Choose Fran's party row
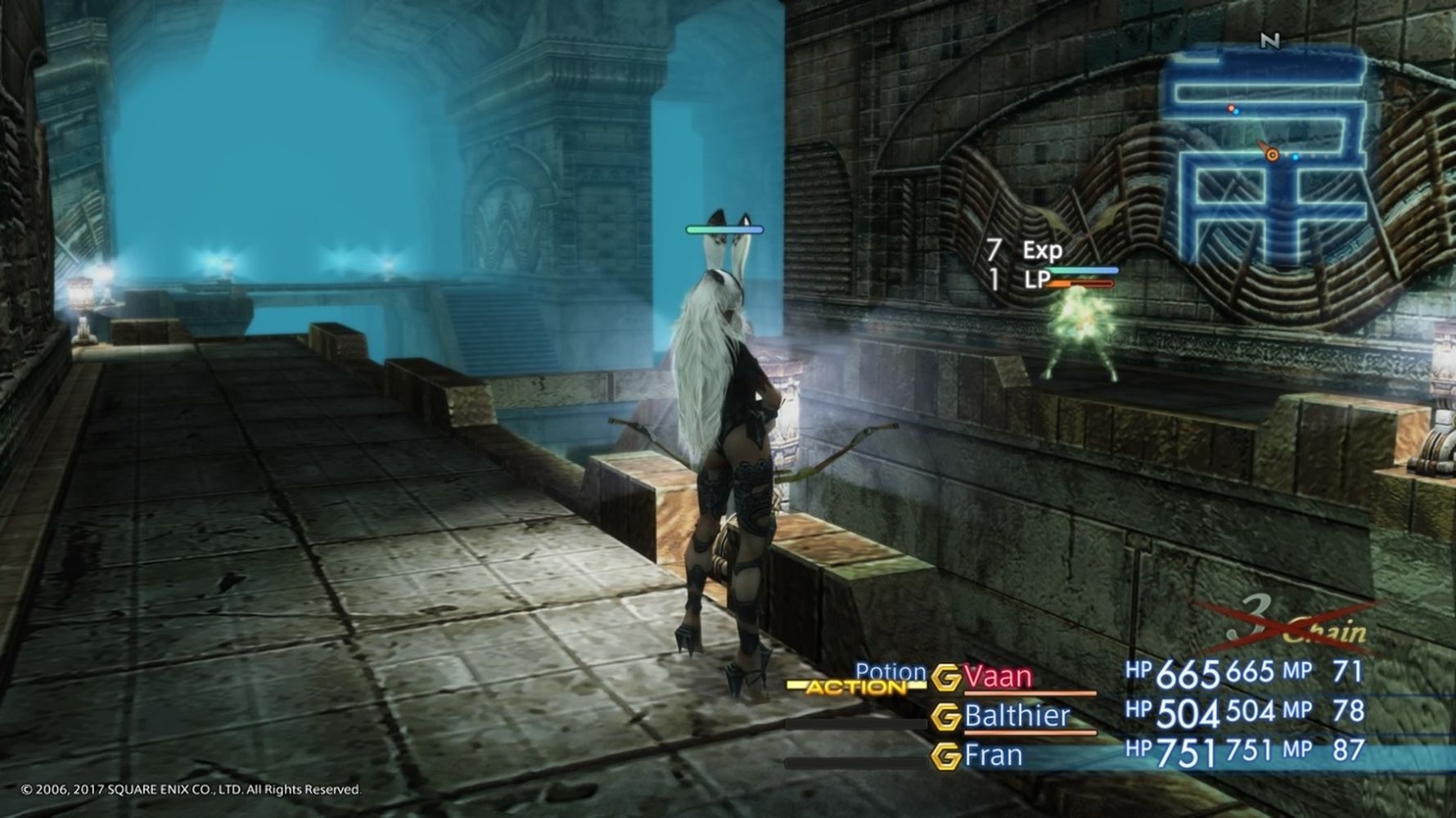 [x=994, y=755]
